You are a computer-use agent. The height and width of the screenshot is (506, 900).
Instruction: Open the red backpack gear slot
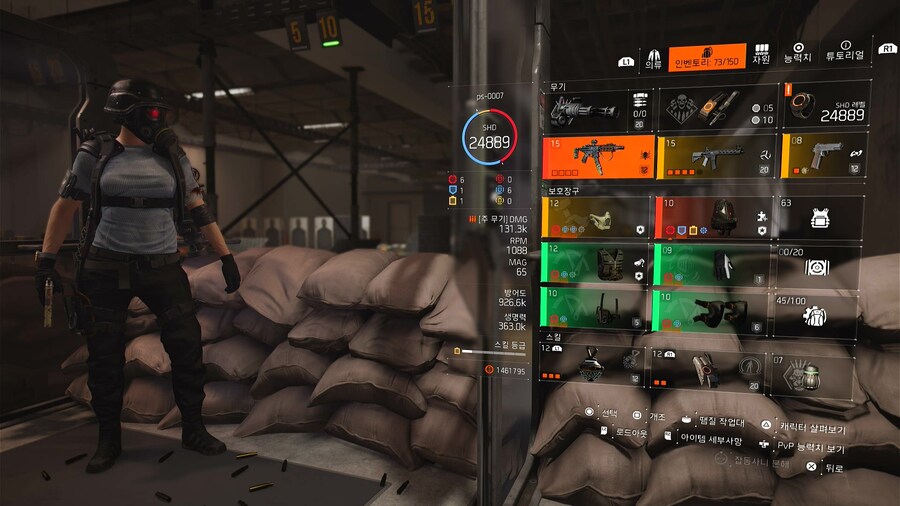click(715, 217)
